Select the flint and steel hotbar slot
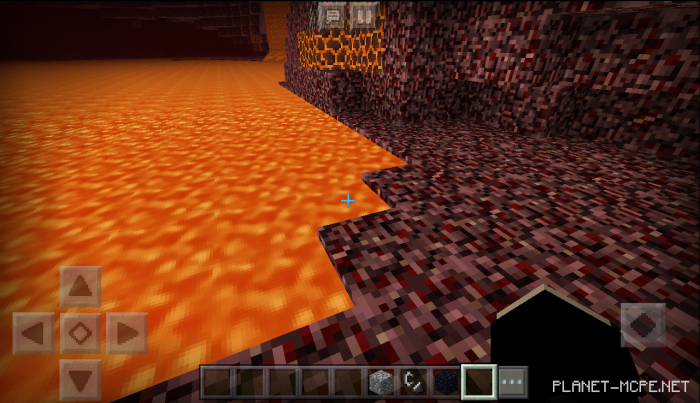The image size is (700, 403). (x=414, y=382)
